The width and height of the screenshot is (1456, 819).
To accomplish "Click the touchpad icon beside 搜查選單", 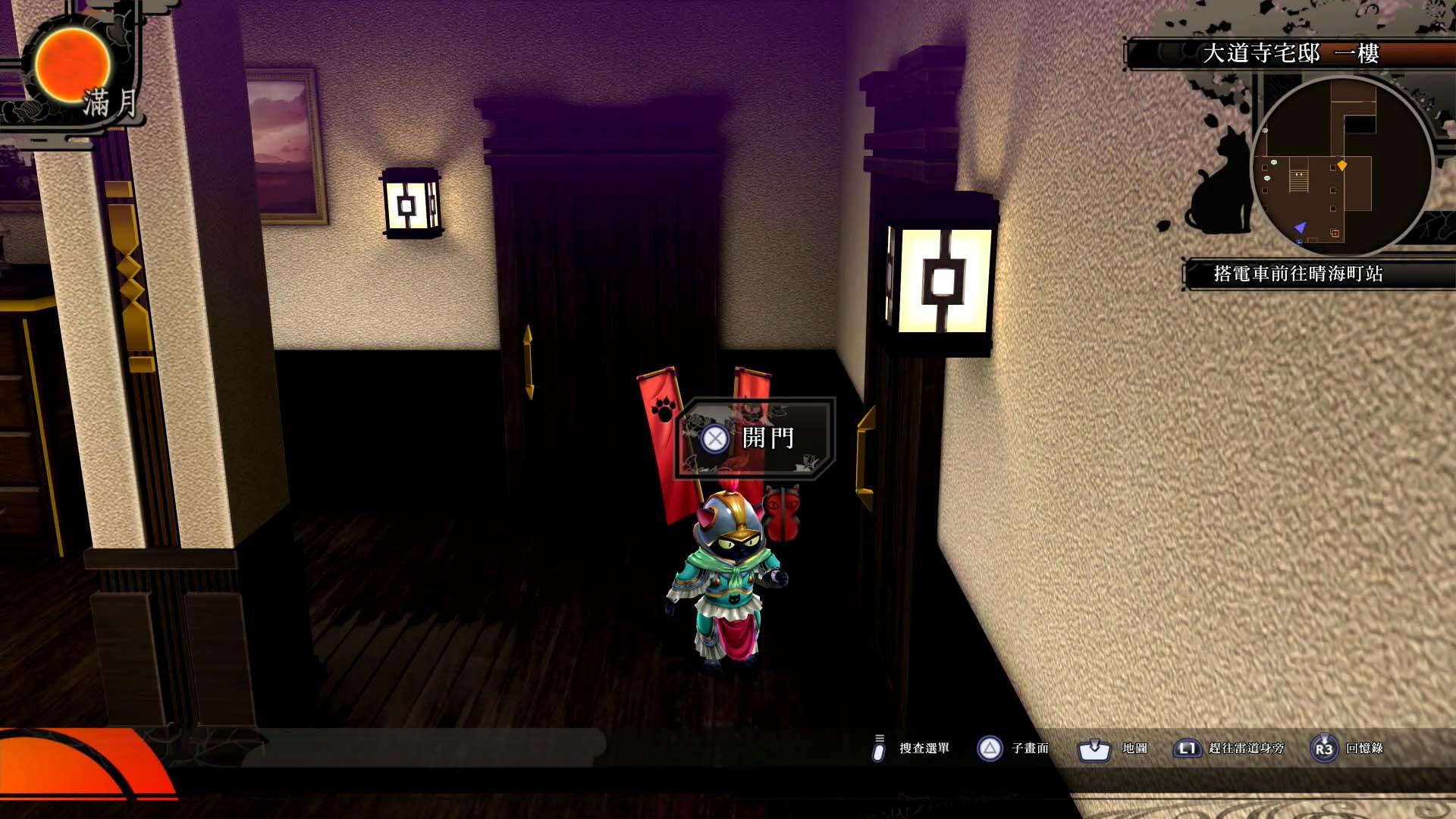I will point(880,748).
